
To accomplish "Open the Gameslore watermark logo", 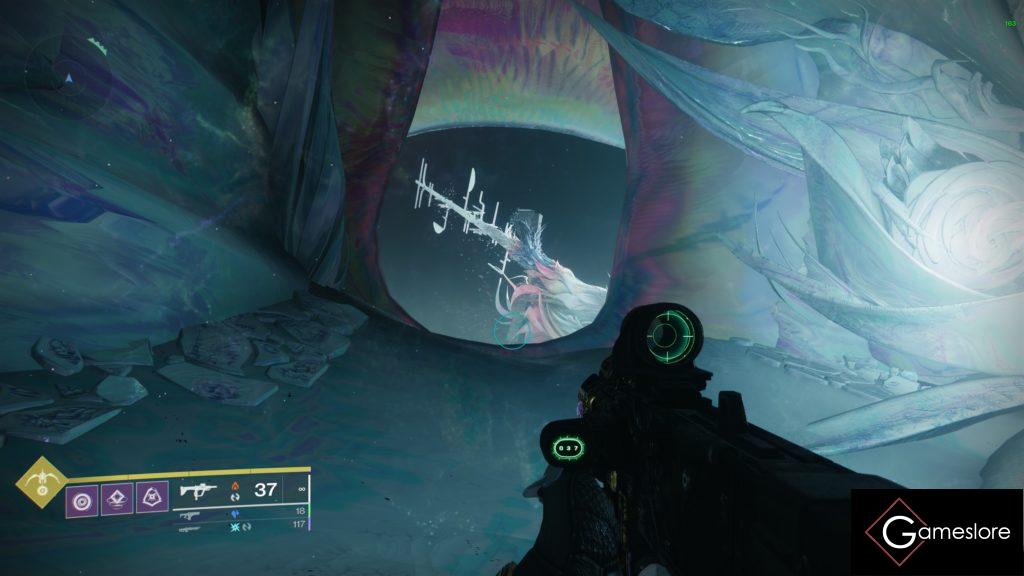I will pos(937,532).
